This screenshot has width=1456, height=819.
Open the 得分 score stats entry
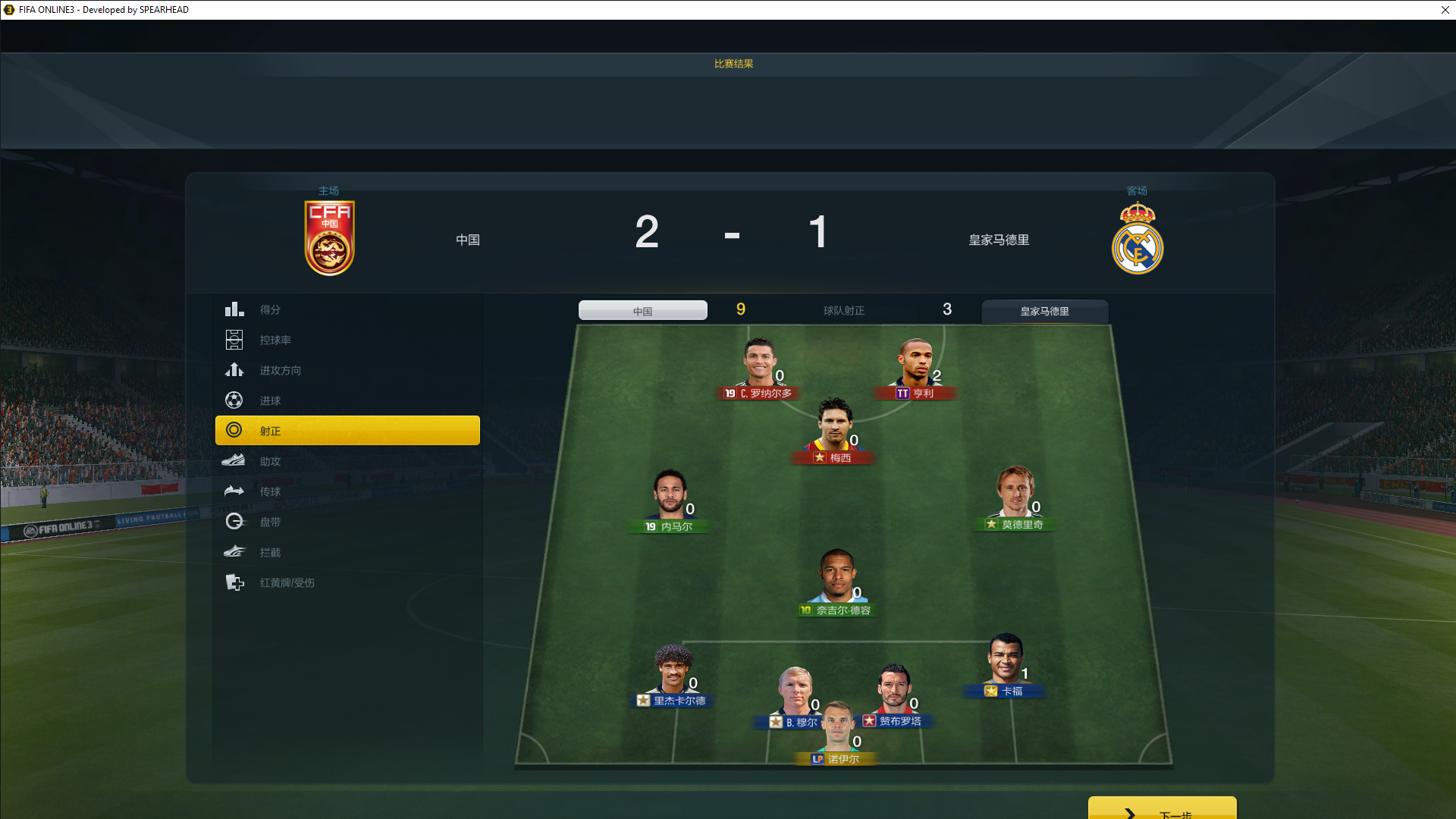pyautogui.click(x=270, y=309)
